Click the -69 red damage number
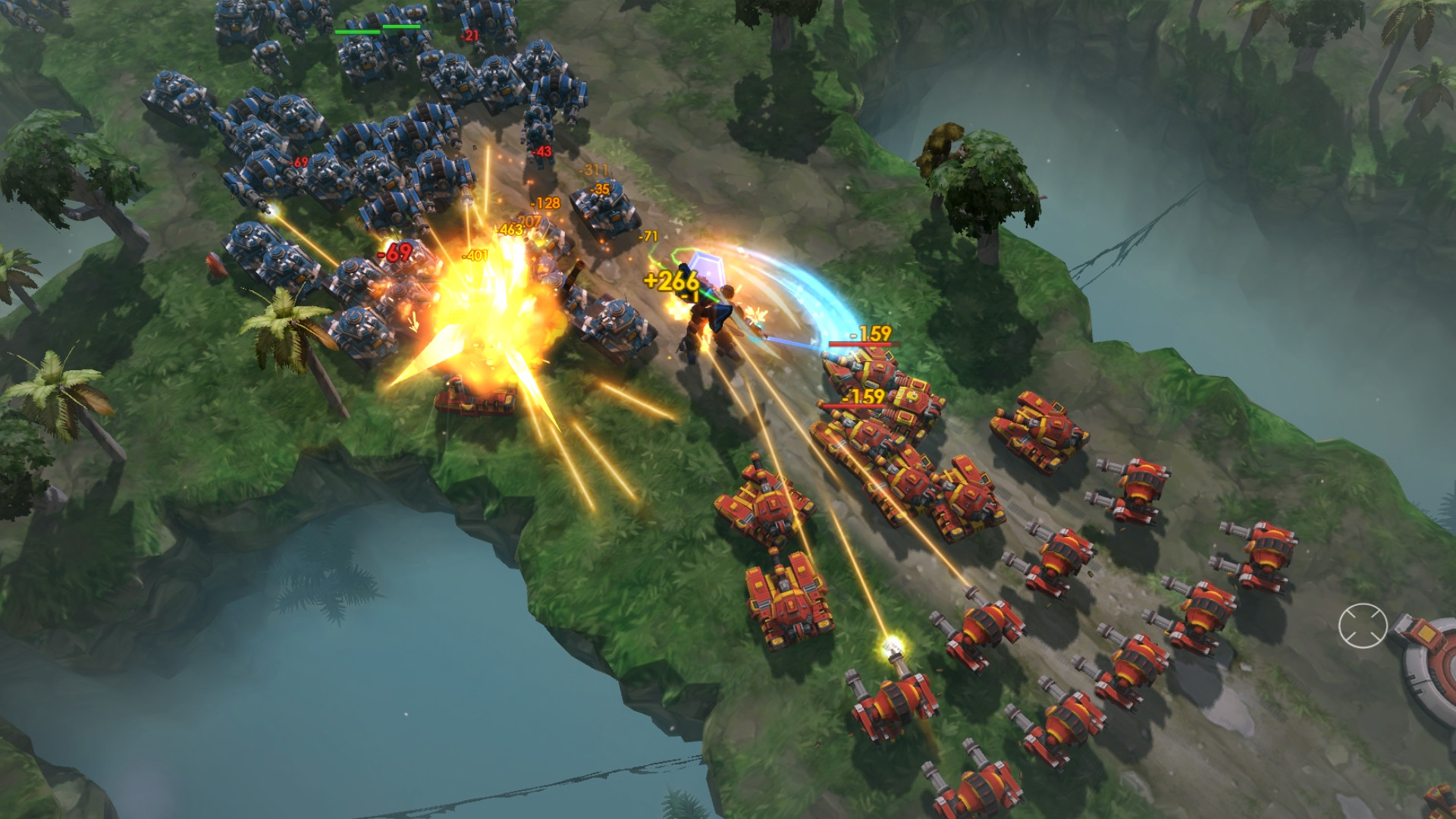The height and width of the screenshot is (819, 1456). click(x=395, y=250)
